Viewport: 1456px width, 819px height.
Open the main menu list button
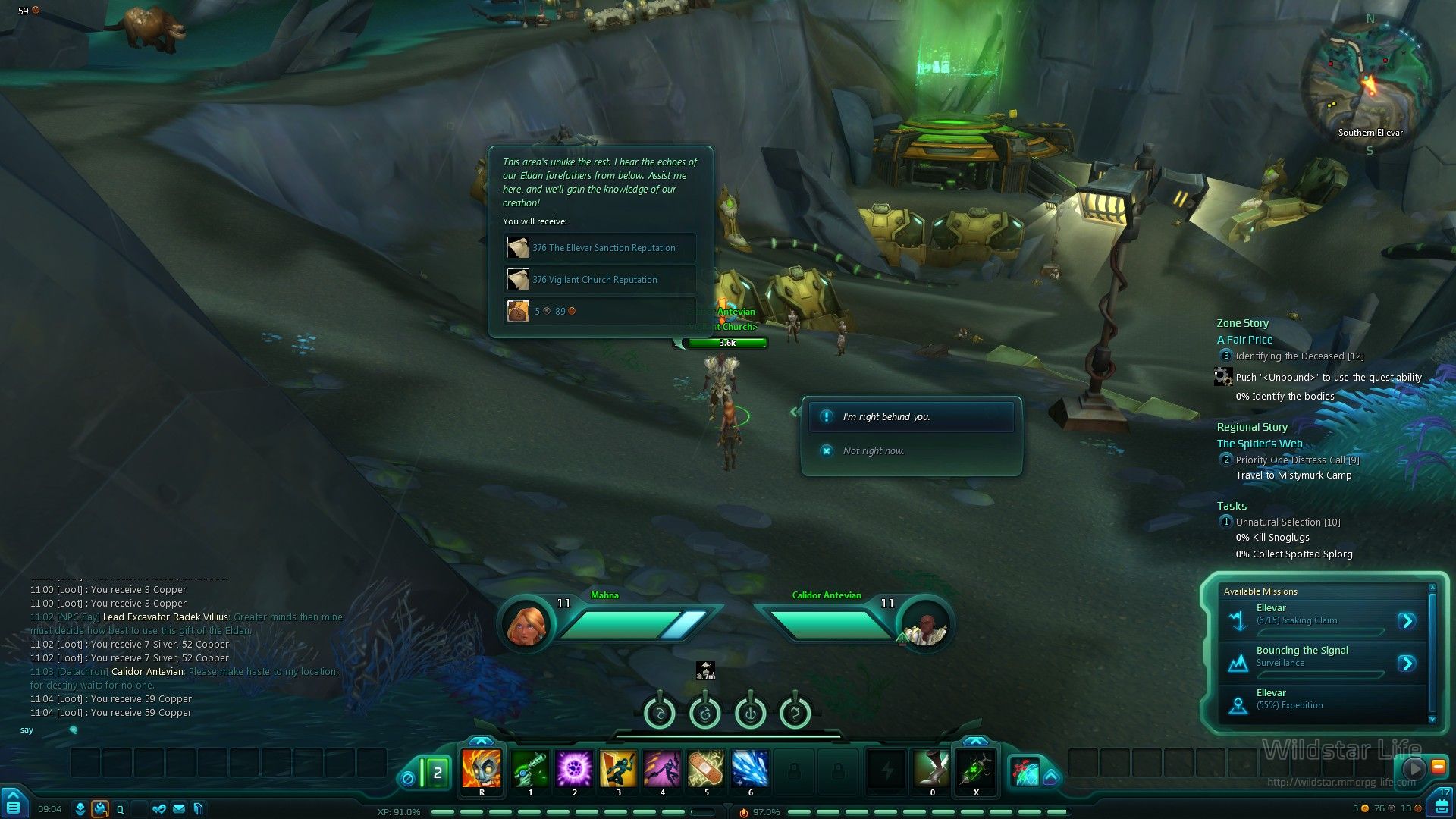click(13, 806)
